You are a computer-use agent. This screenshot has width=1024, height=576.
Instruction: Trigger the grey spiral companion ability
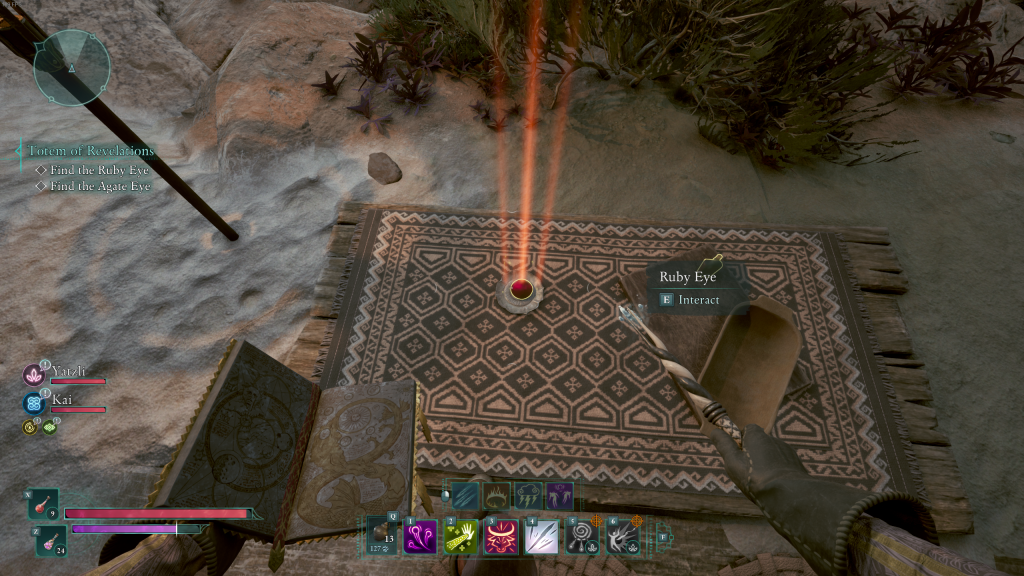click(582, 537)
